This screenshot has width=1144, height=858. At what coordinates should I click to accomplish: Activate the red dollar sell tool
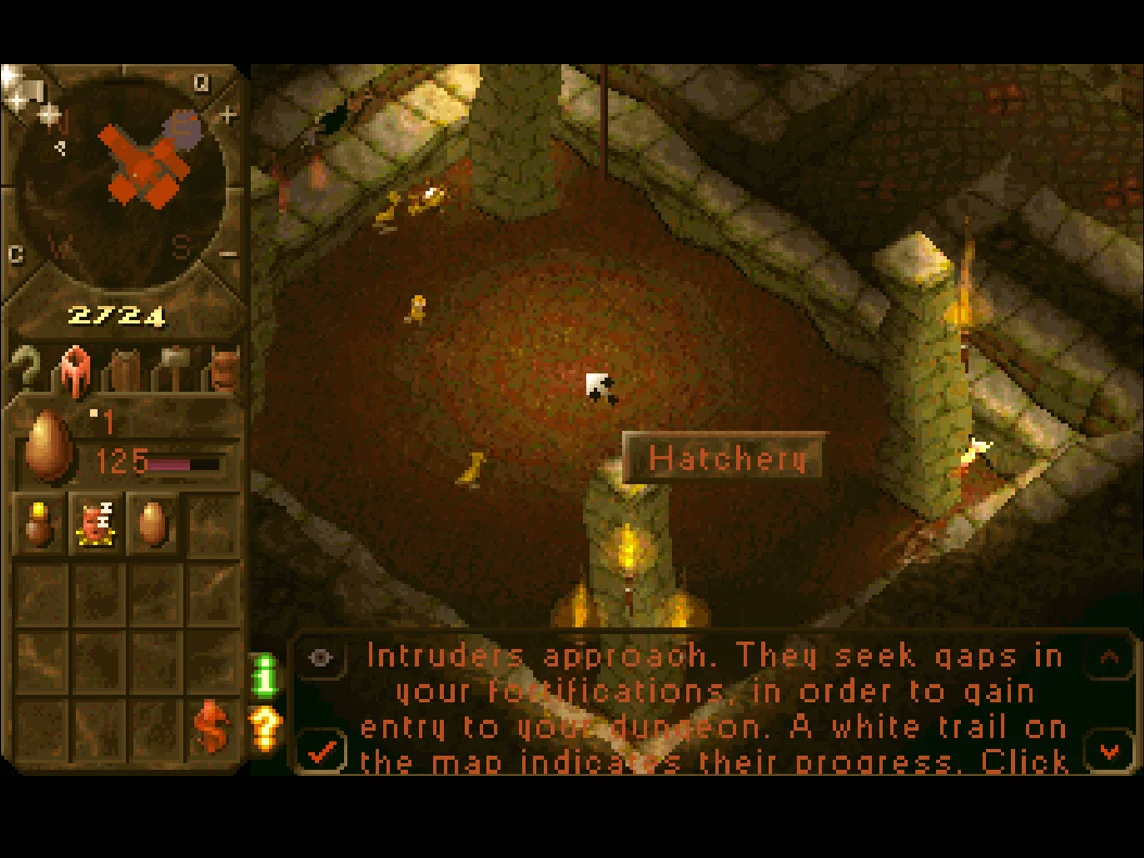[213, 726]
